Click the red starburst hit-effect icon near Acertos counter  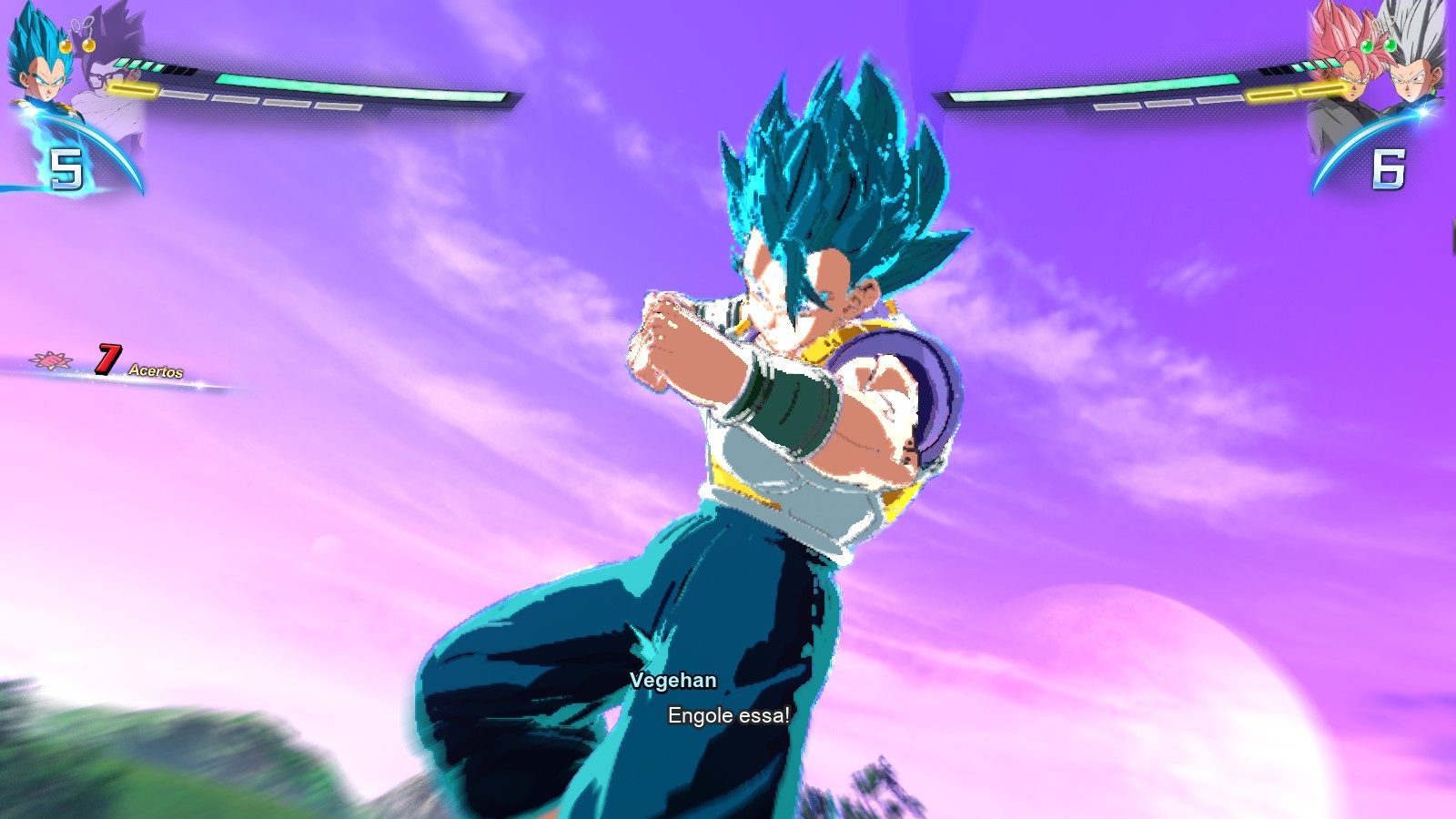coord(52,362)
